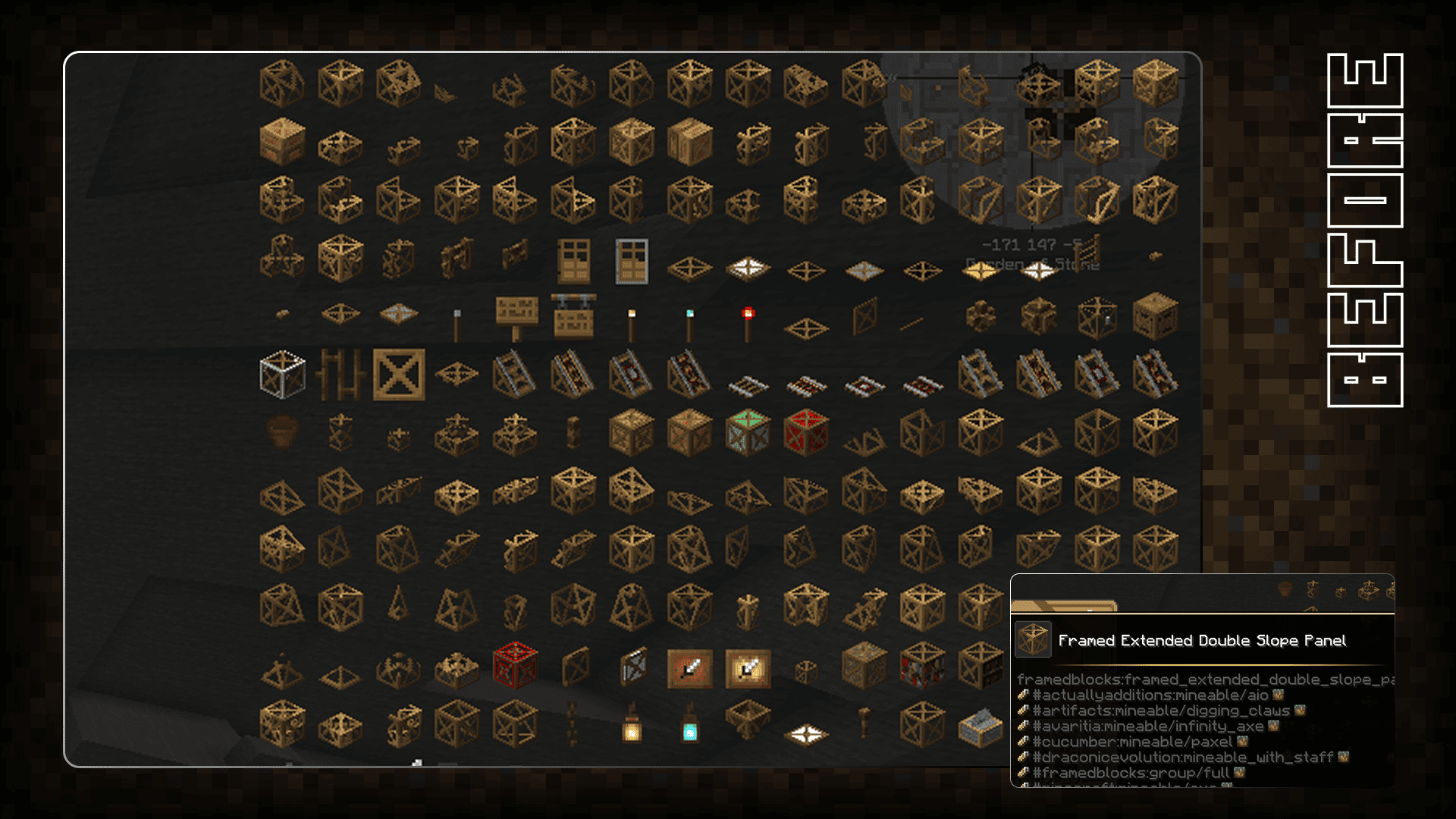1456x819 pixels.
Task: Click the cyan-flame soul torch item
Action: tap(689, 325)
